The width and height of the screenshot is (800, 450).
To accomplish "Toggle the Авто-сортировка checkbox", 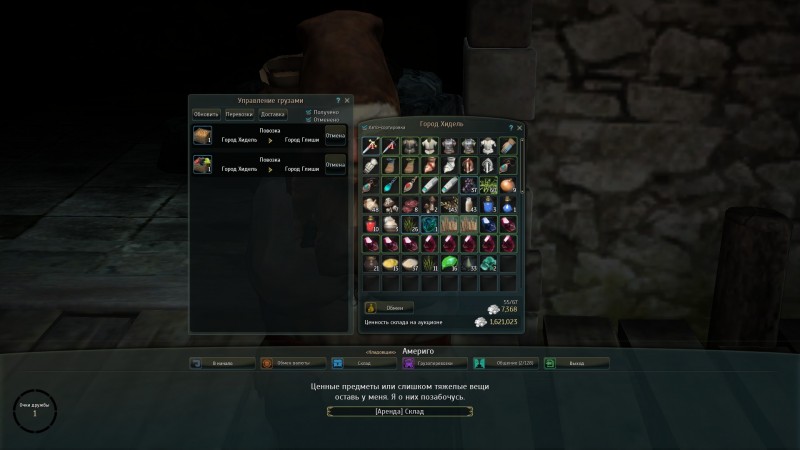I will click(365, 129).
